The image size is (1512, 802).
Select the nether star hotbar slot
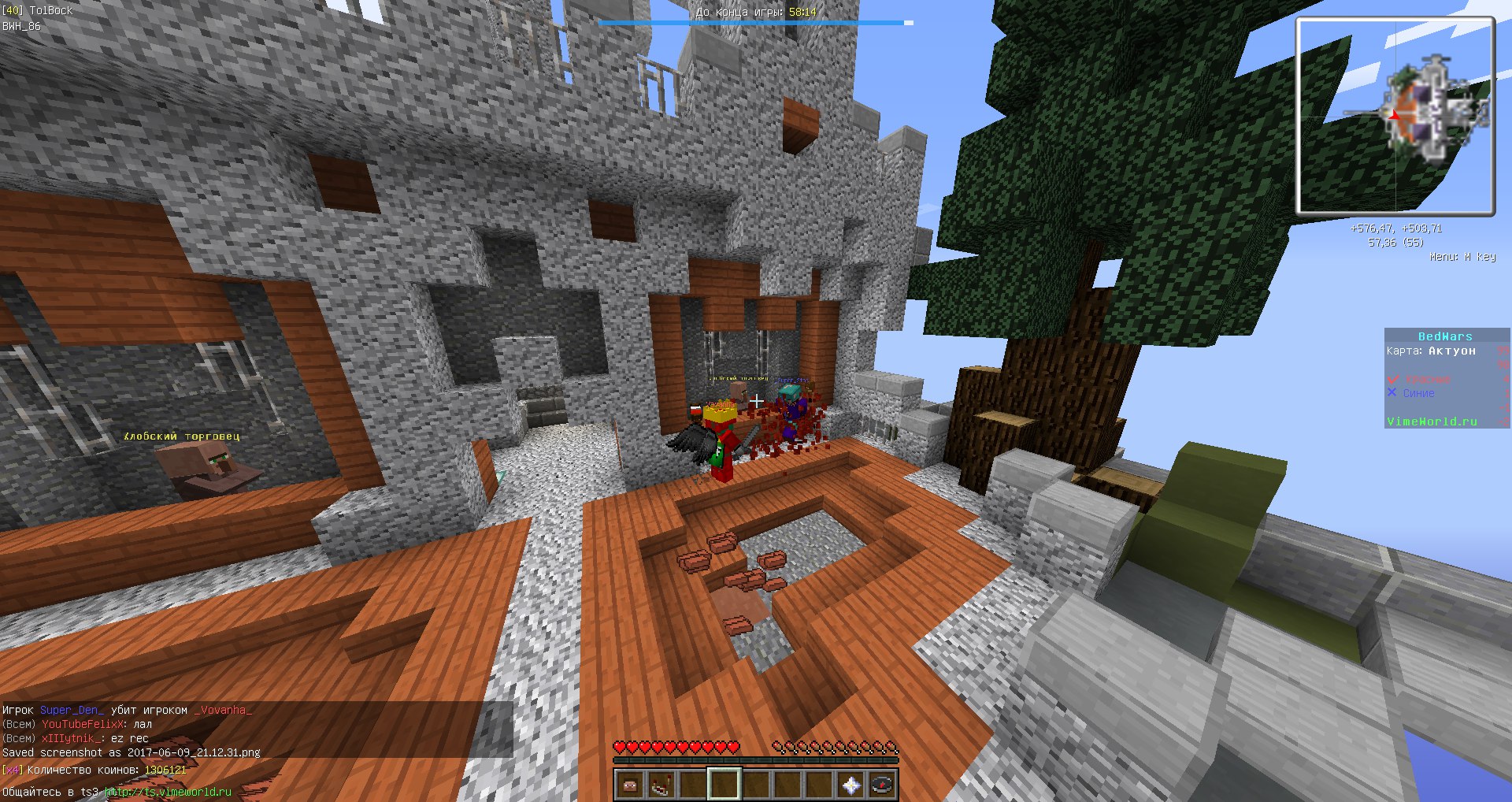pyautogui.click(x=851, y=785)
